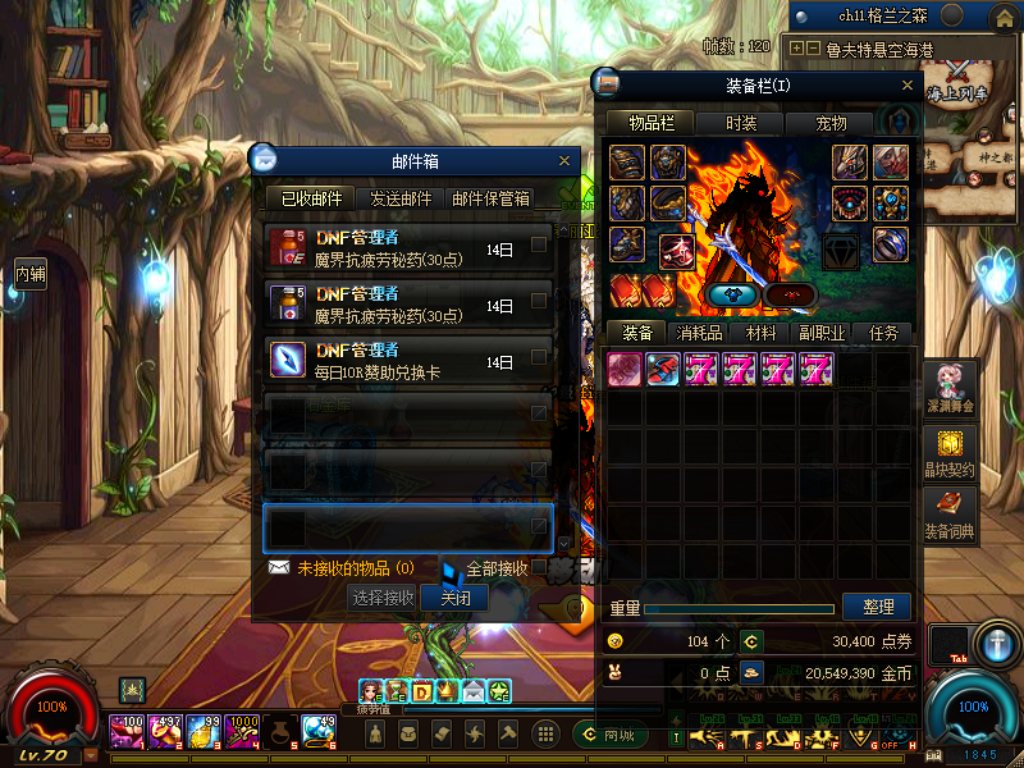Click the 选择接收 button
This screenshot has height=768, width=1024.
point(383,598)
